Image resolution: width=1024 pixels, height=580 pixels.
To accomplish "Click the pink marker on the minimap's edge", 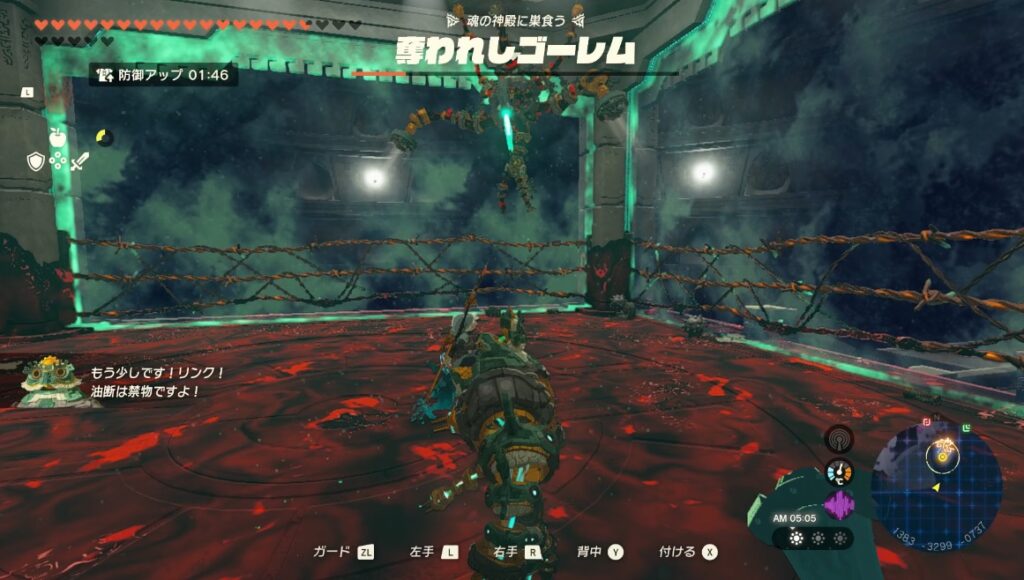I will coord(926,423).
